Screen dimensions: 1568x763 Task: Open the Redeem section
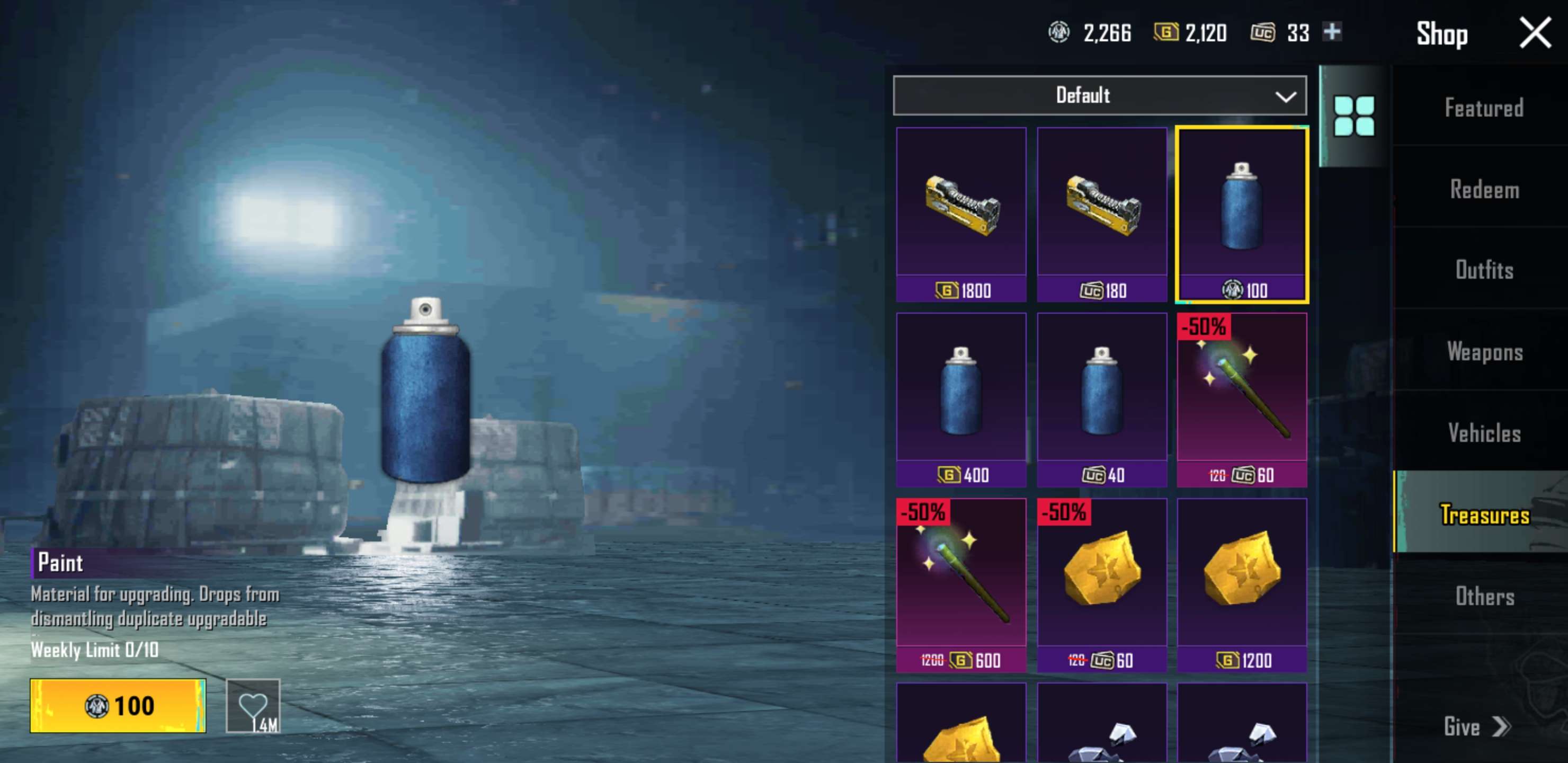1485,190
